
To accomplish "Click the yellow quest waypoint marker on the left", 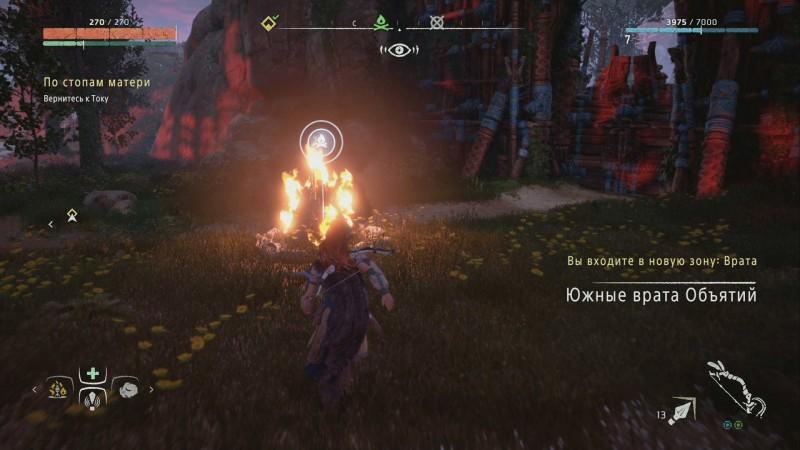I will (x=72, y=214).
